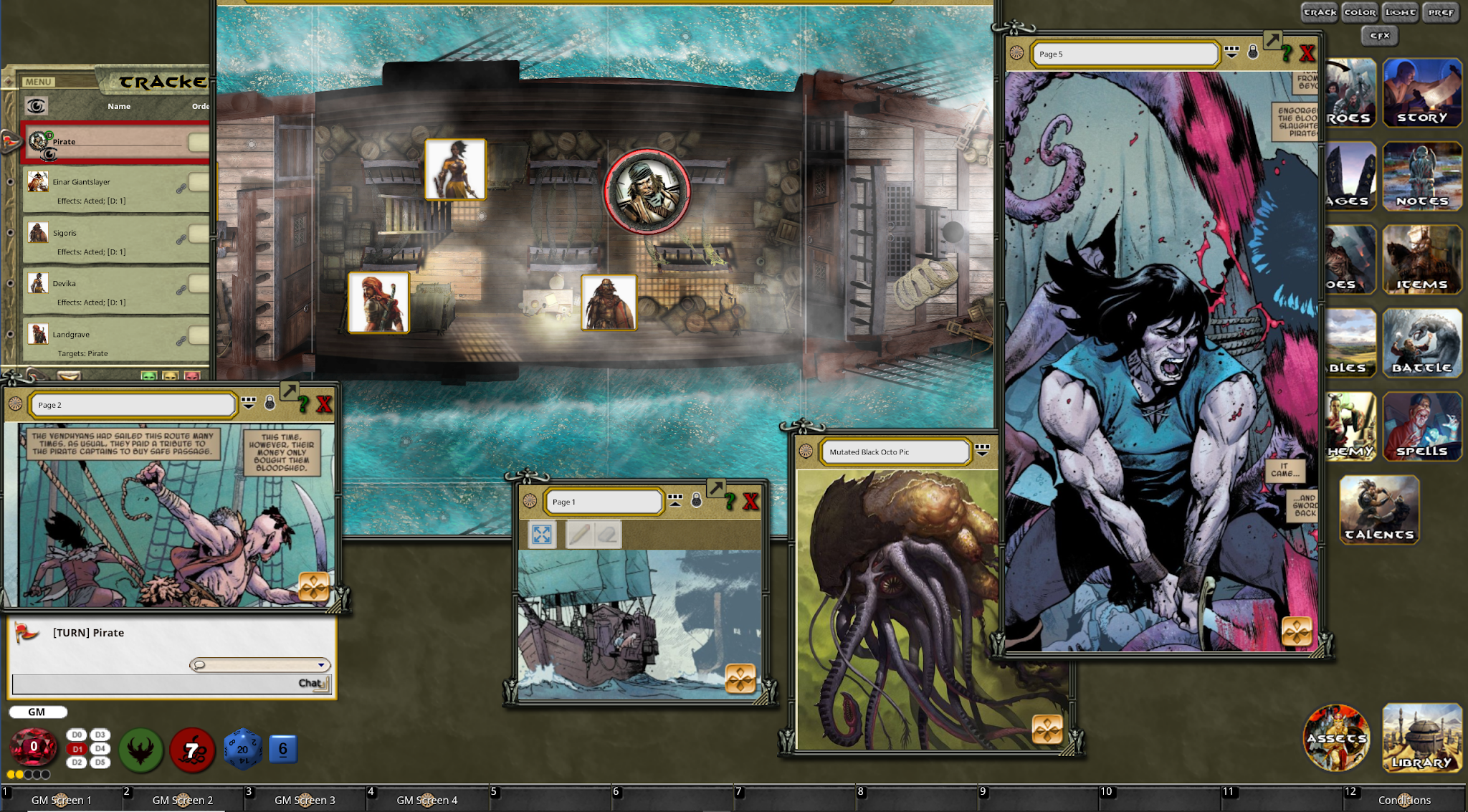Open the MENU on the Tracker window

tap(39, 80)
